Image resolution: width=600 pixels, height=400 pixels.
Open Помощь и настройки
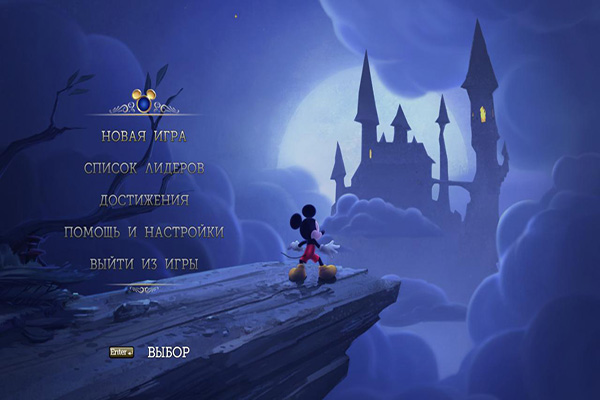(144, 232)
